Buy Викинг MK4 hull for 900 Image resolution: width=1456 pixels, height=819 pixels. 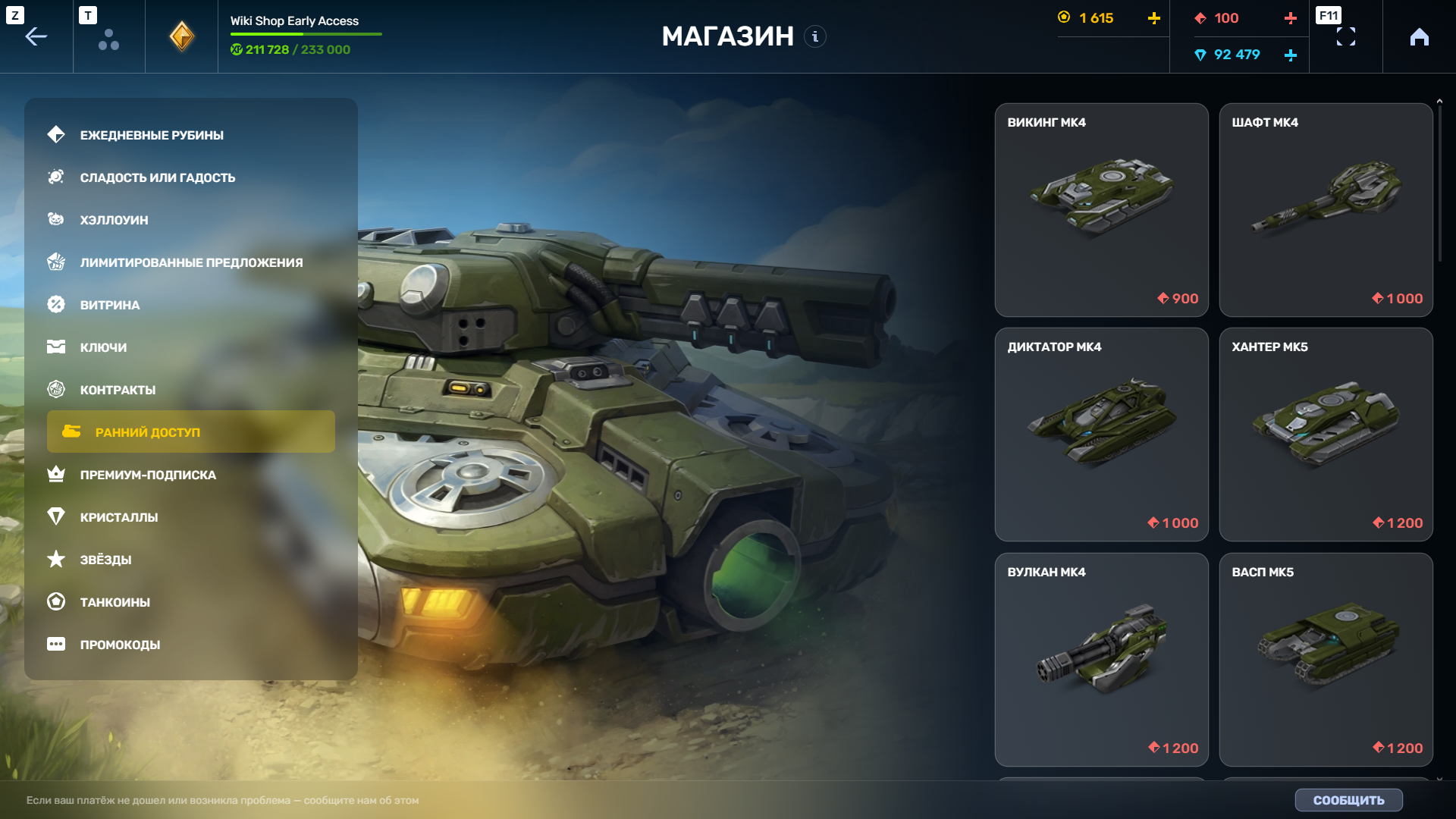click(x=1101, y=210)
